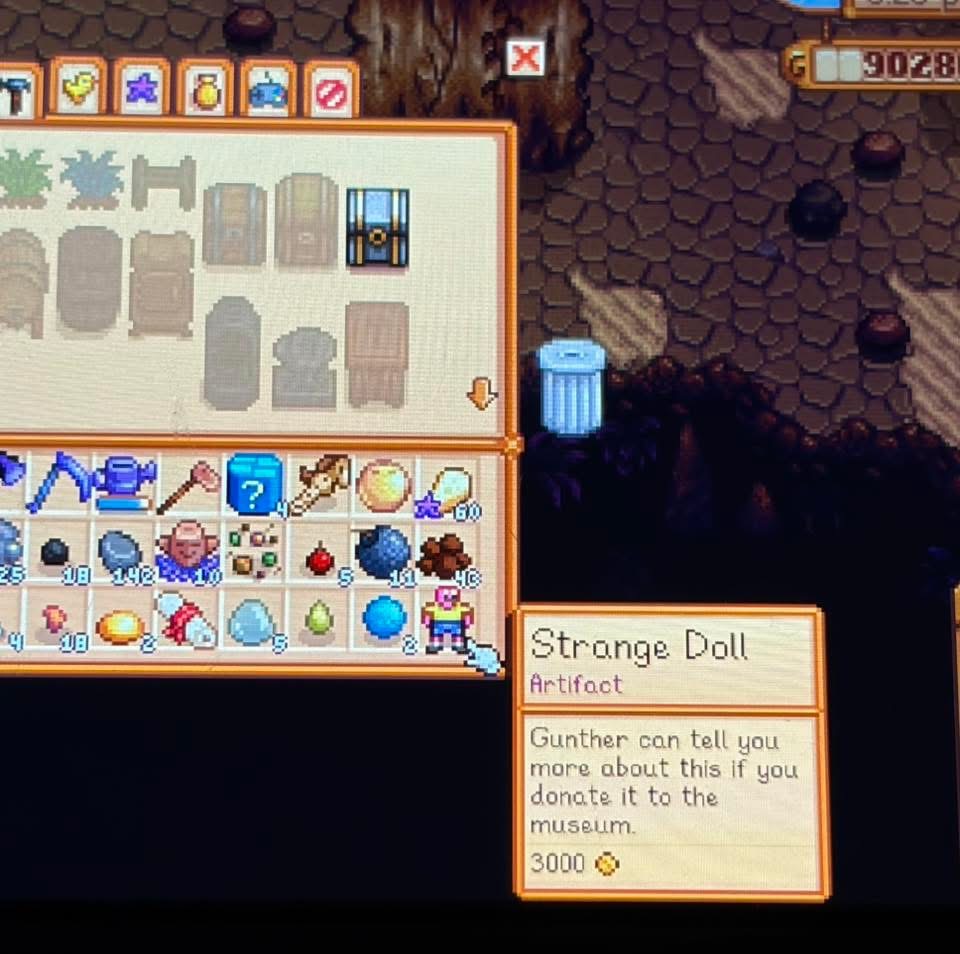Close the crafting menu with red X
The height and width of the screenshot is (954, 960).
(x=525, y=59)
